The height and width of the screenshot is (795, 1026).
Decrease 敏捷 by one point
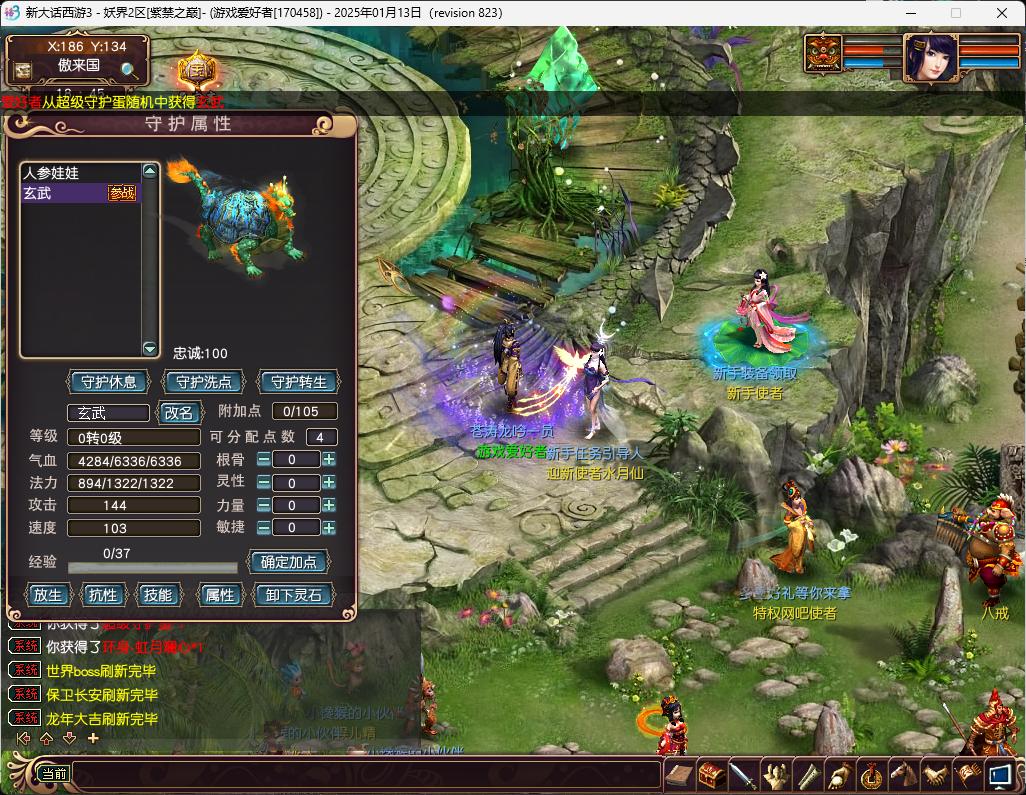click(263, 527)
